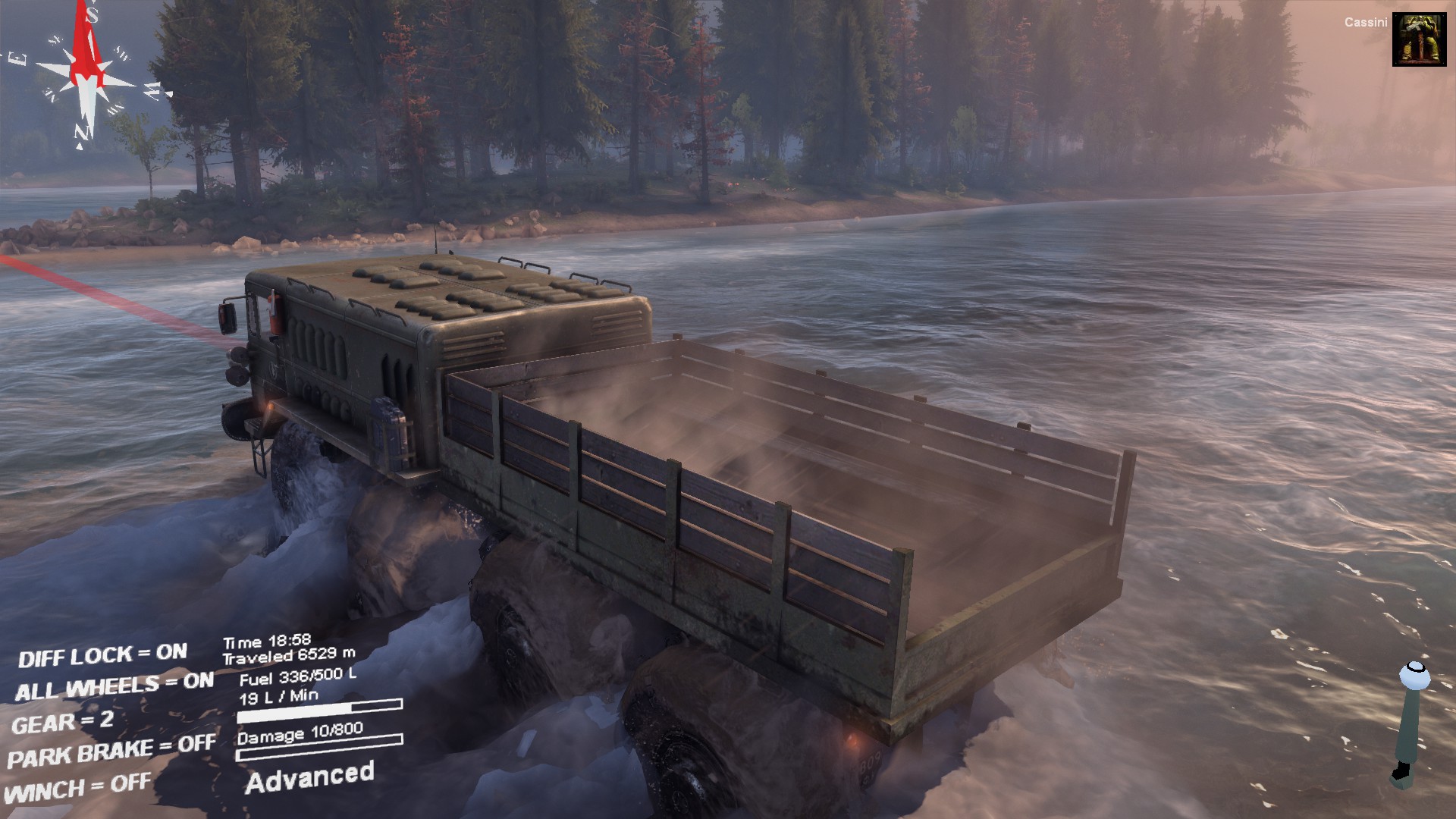
Task: Toggle the ALL WHEELS drive setting
Action: point(114,687)
